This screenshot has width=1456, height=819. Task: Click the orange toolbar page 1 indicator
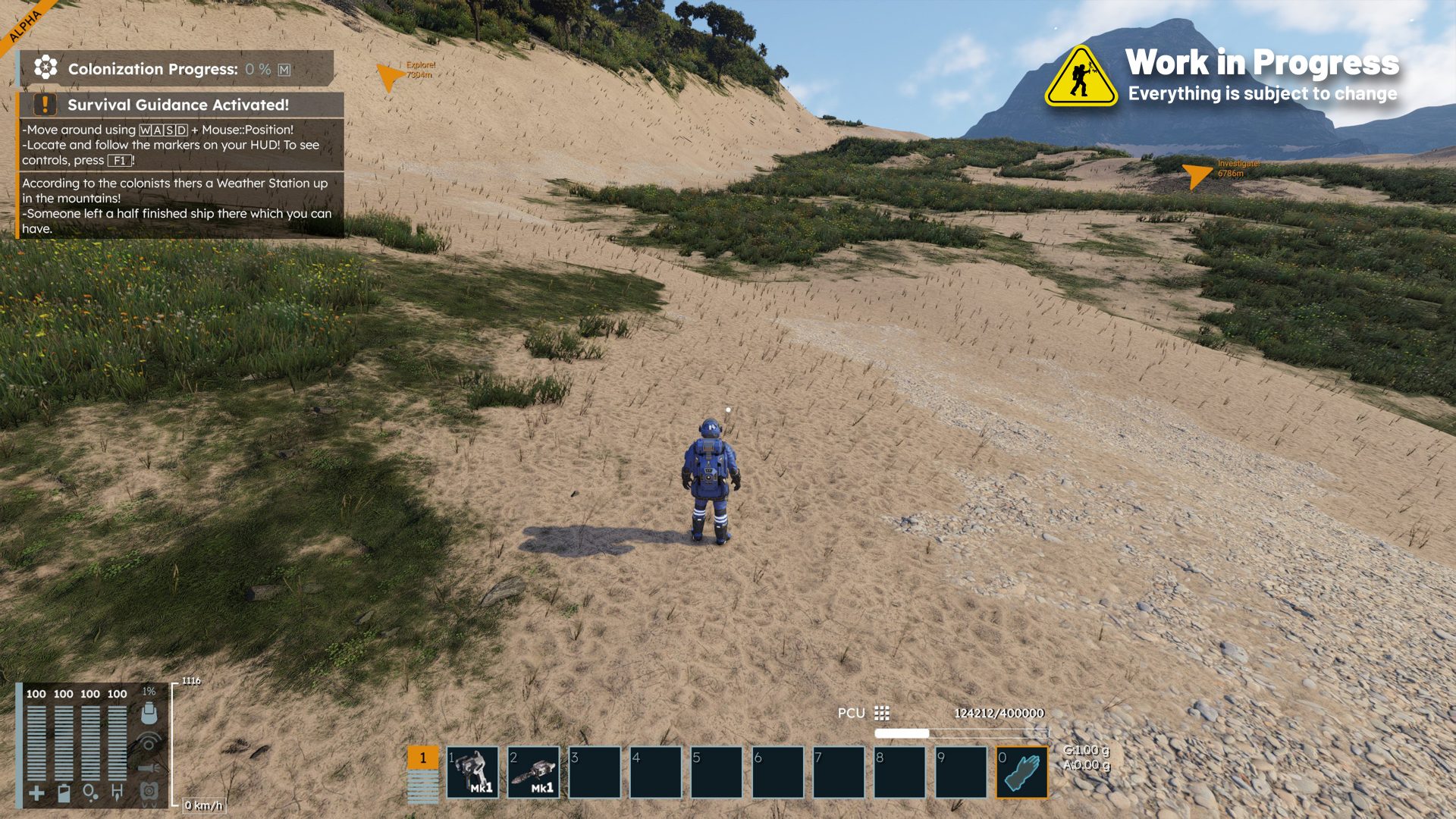click(x=422, y=758)
